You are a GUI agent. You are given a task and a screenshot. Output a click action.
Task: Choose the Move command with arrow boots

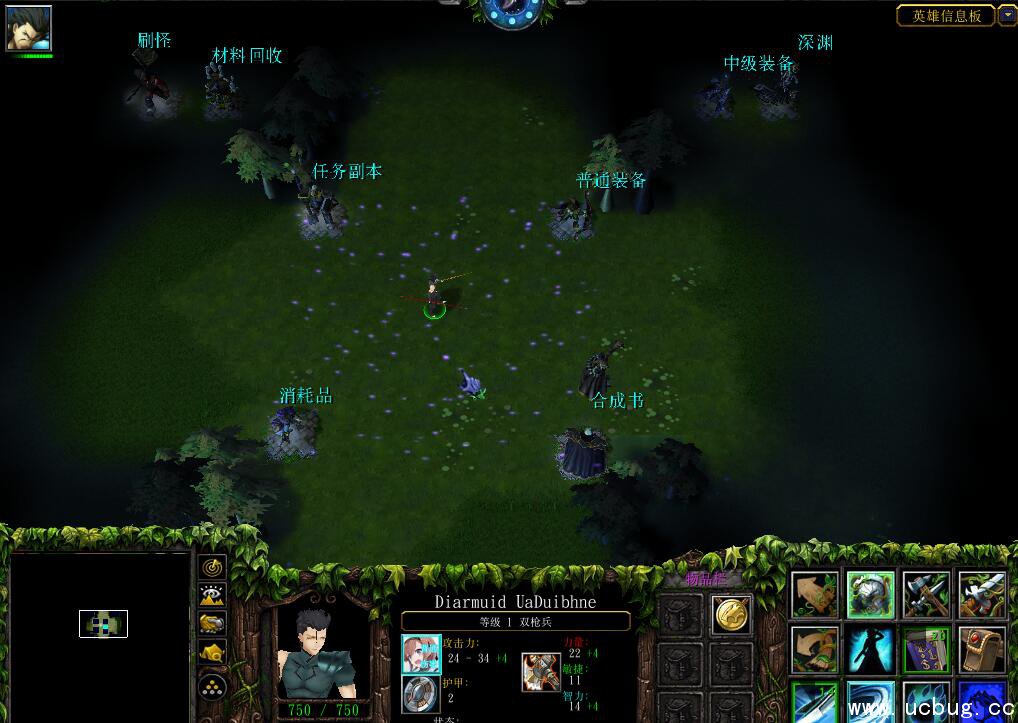817,595
